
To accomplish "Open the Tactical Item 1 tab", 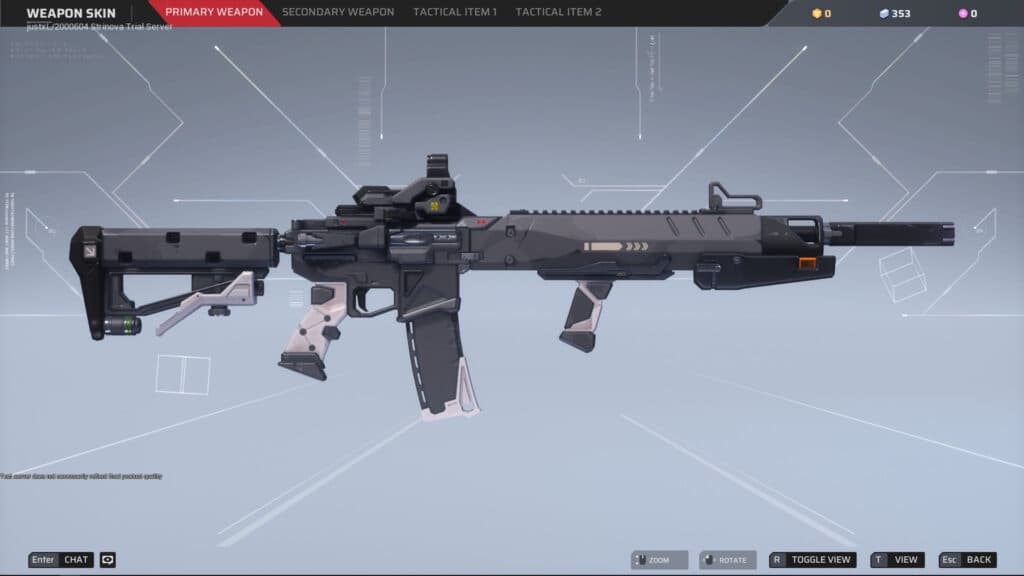I will tap(454, 13).
